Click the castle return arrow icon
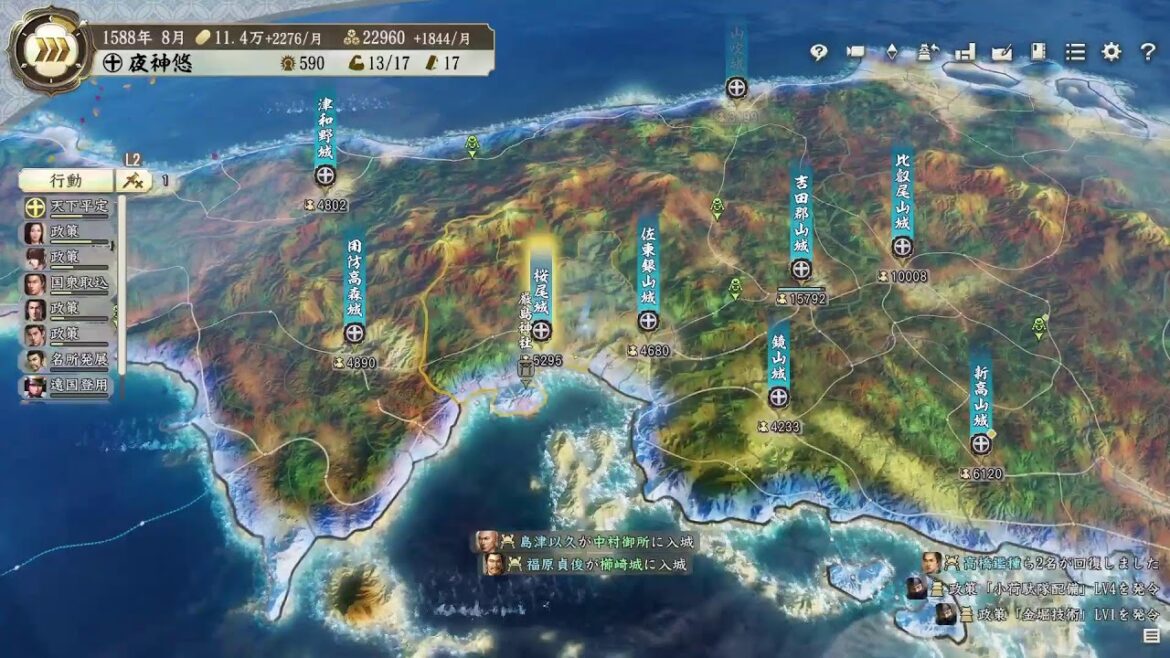The height and width of the screenshot is (658, 1170). point(928,53)
